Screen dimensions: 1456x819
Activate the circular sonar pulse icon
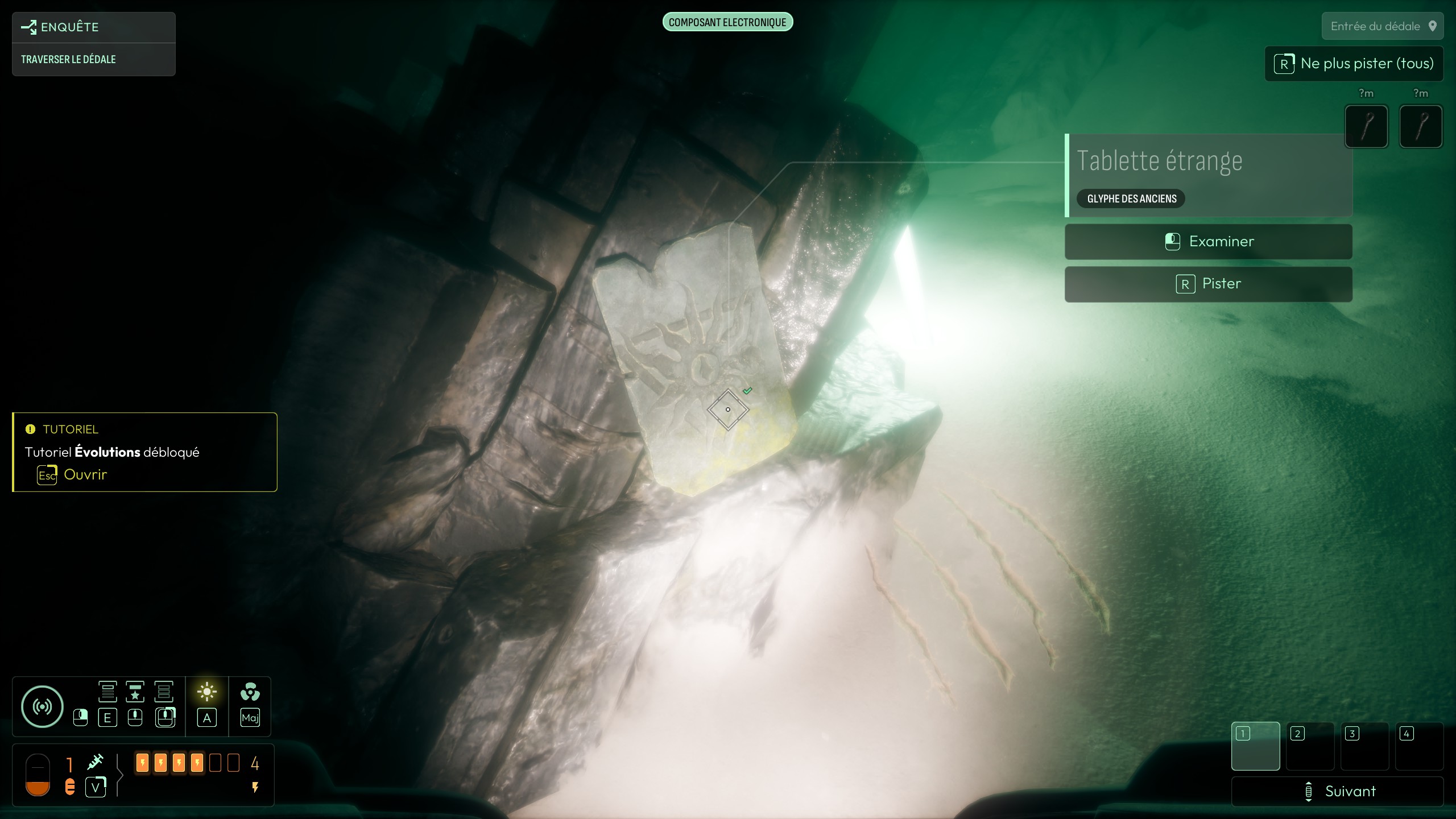point(42,706)
